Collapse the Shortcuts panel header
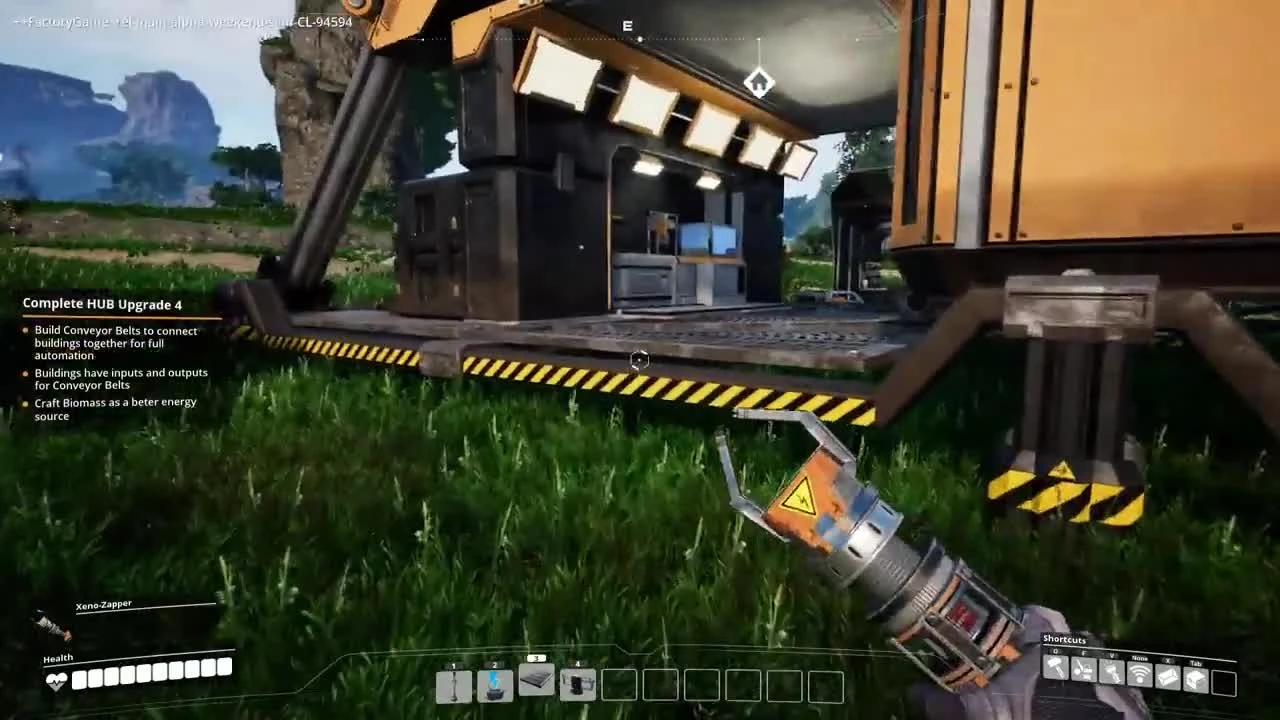The width and height of the screenshot is (1280, 720). click(x=1066, y=640)
